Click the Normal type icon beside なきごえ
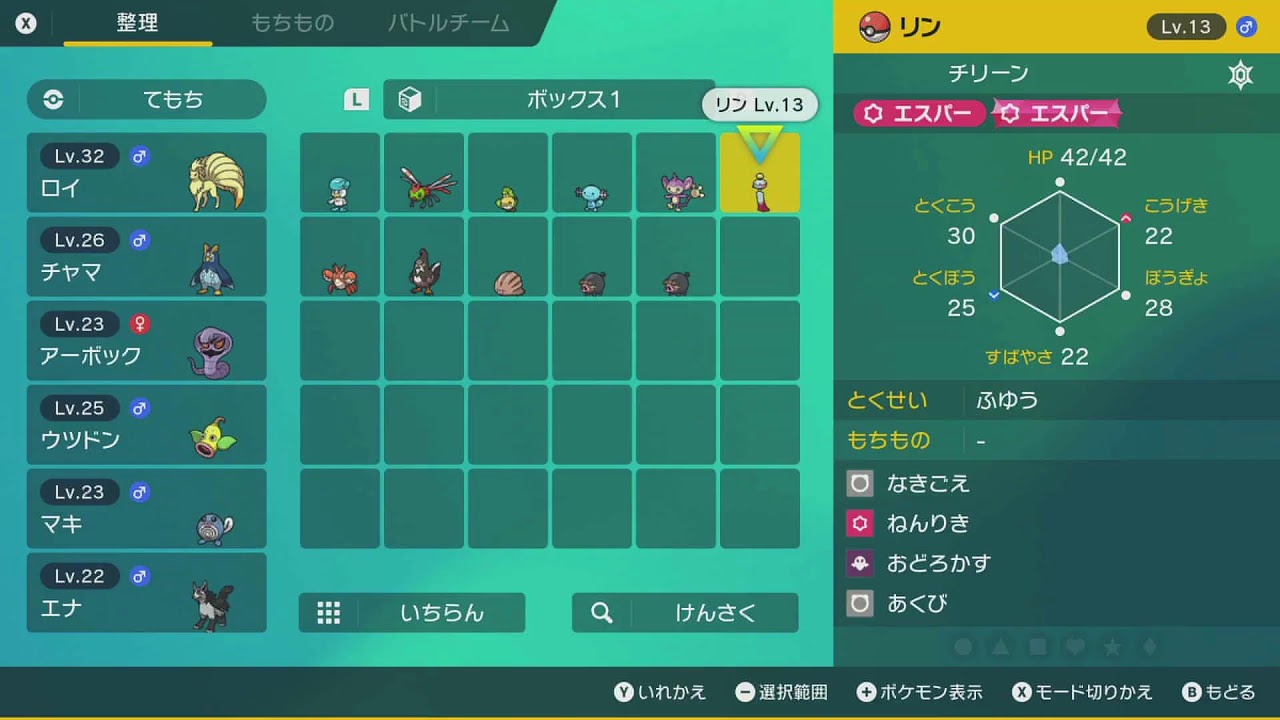 click(860, 483)
